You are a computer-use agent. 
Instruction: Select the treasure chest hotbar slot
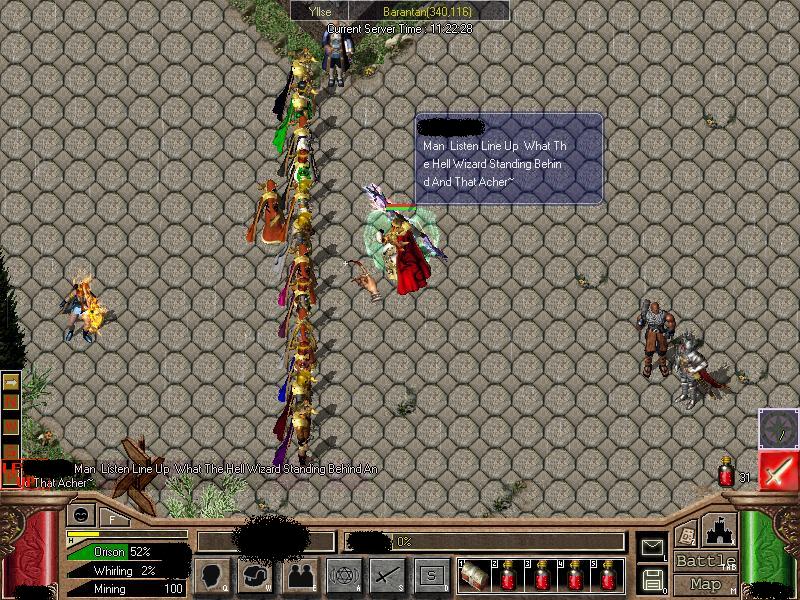point(474,575)
